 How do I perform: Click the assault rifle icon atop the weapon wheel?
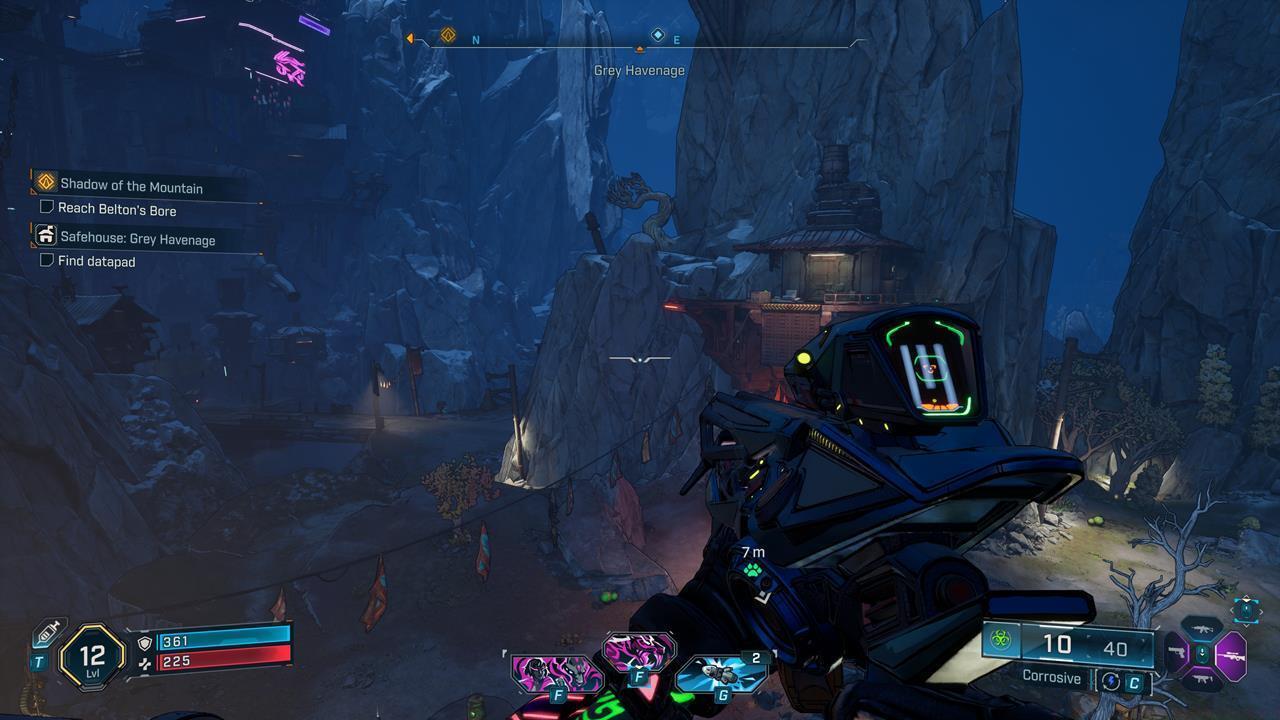tap(1202, 627)
